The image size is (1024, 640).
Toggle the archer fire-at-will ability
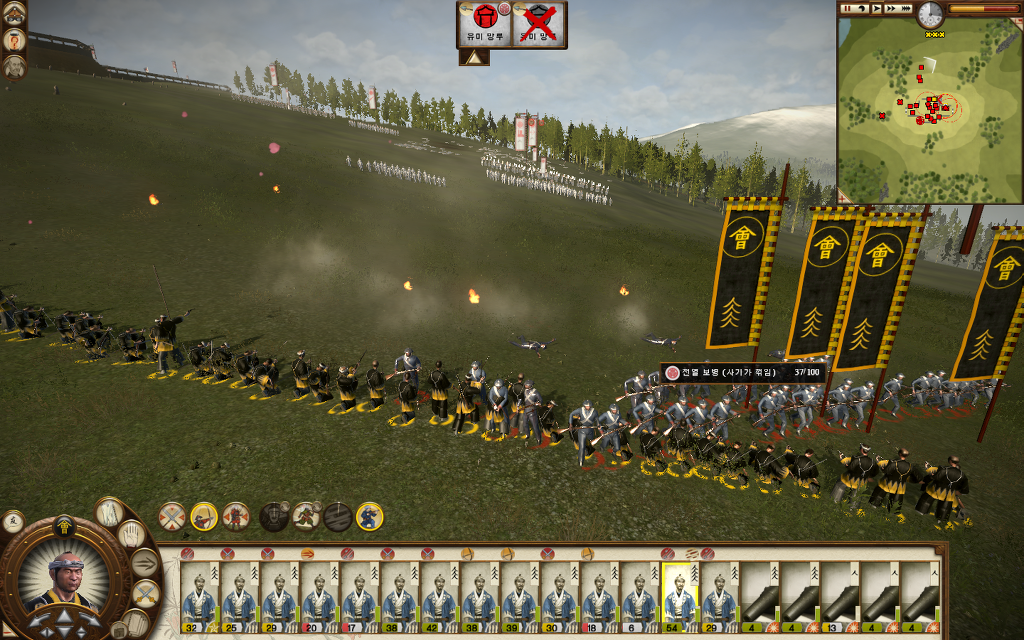tap(204, 516)
